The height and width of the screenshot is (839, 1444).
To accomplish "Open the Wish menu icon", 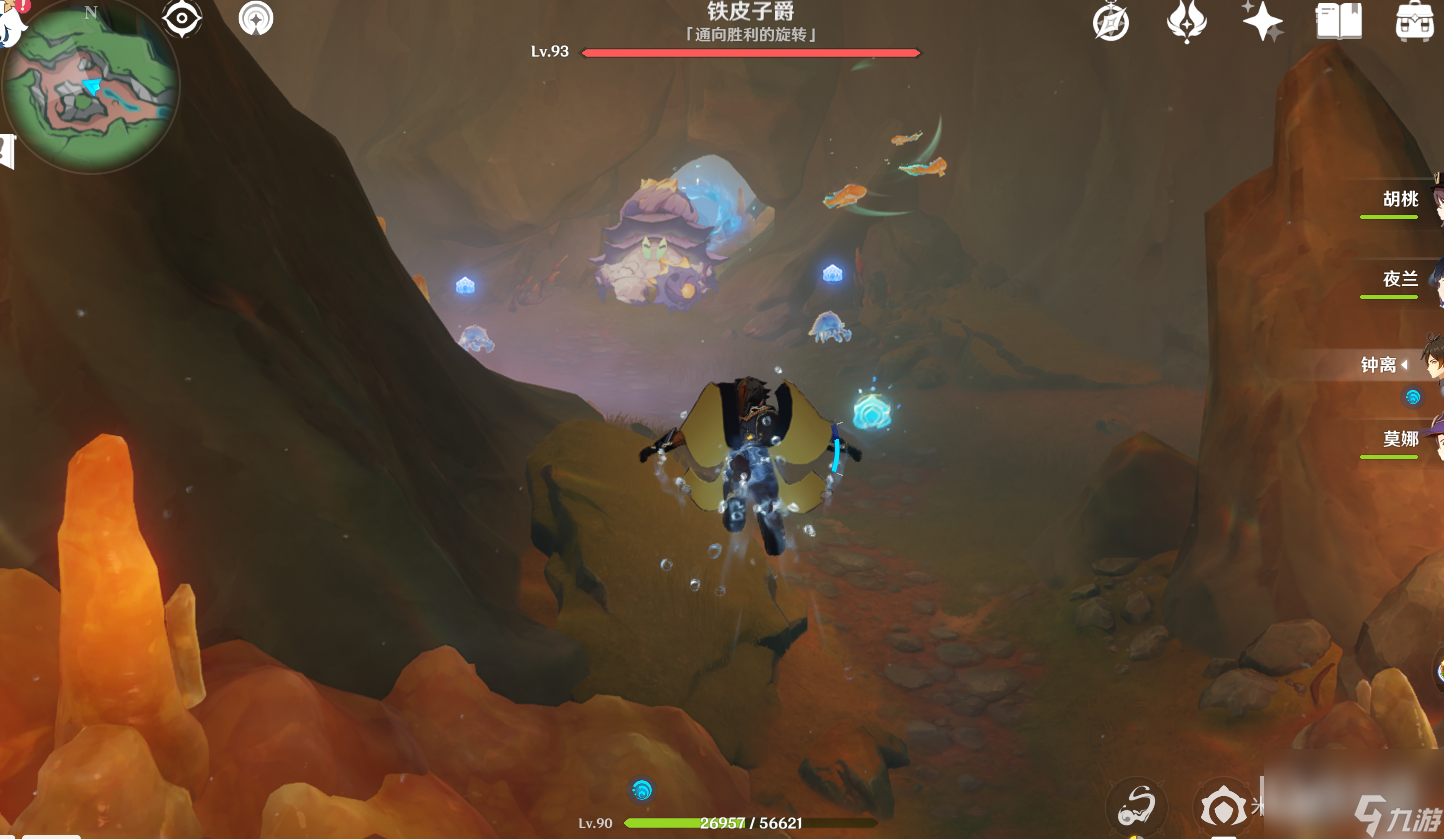I will (1186, 21).
